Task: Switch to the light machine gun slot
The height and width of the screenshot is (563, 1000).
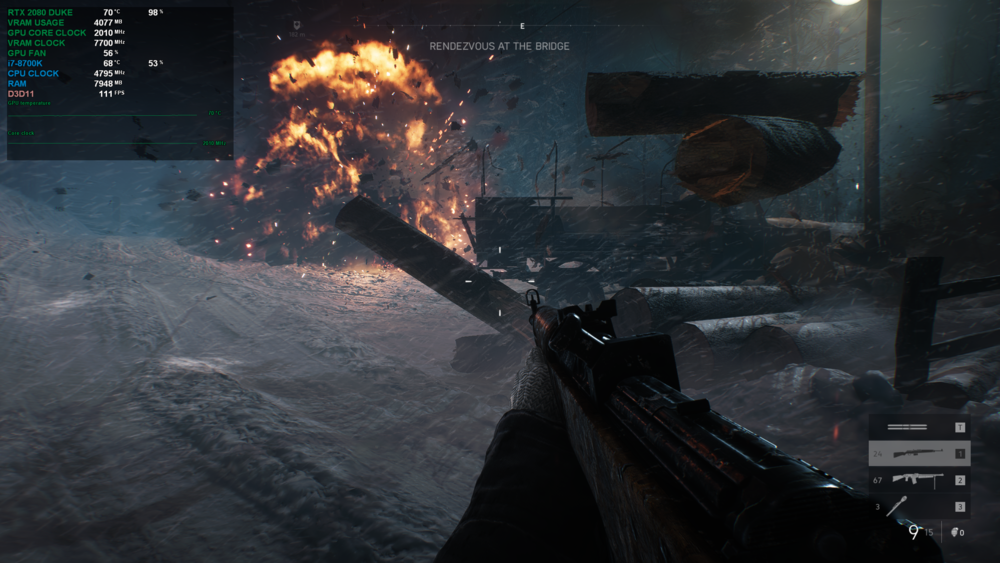Action: [x=918, y=480]
